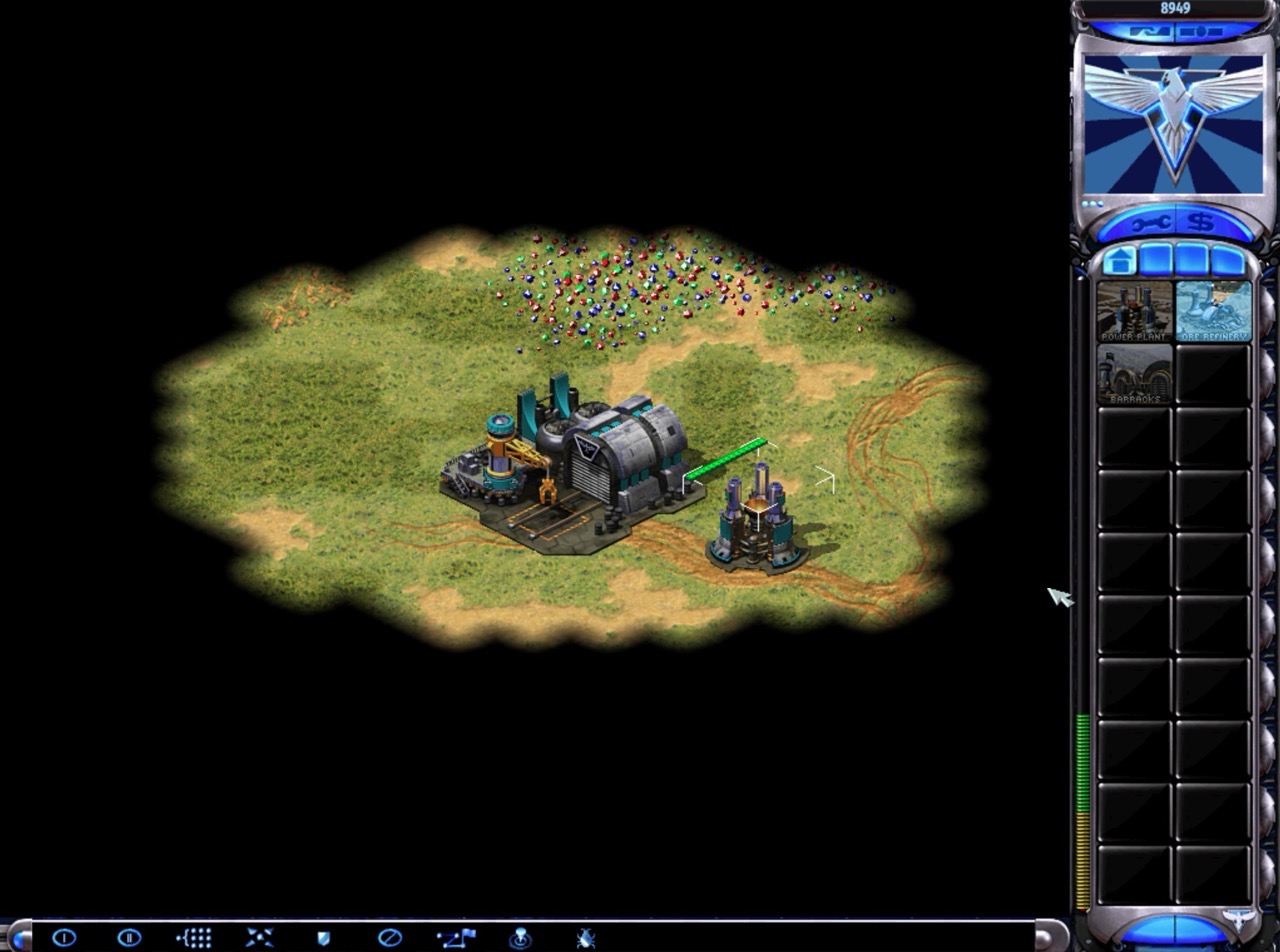Click the bug icon at the toolbar's right end
Viewport: 1280px width, 952px height.
[x=586, y=937]
